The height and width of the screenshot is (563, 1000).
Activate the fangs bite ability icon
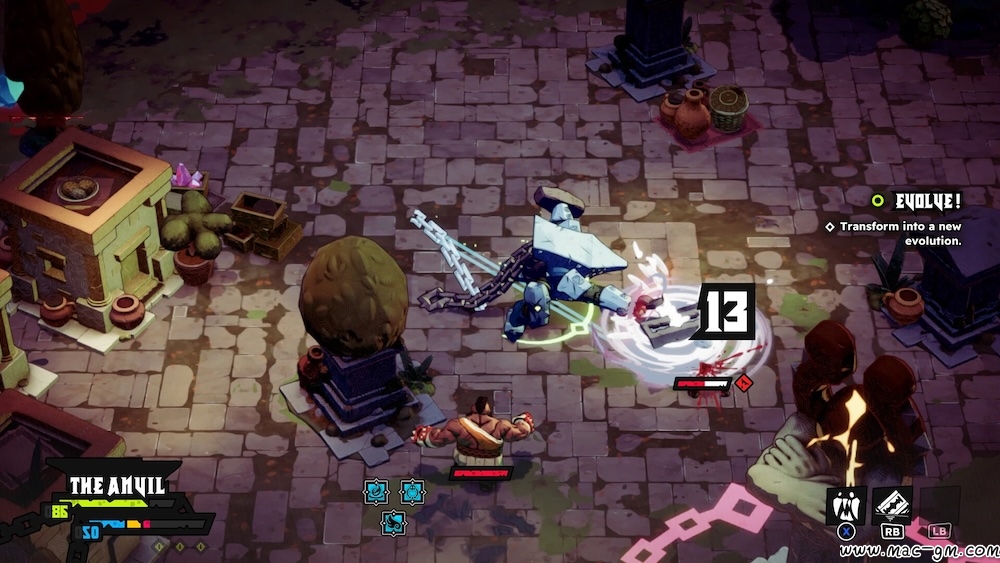point(845,507)
